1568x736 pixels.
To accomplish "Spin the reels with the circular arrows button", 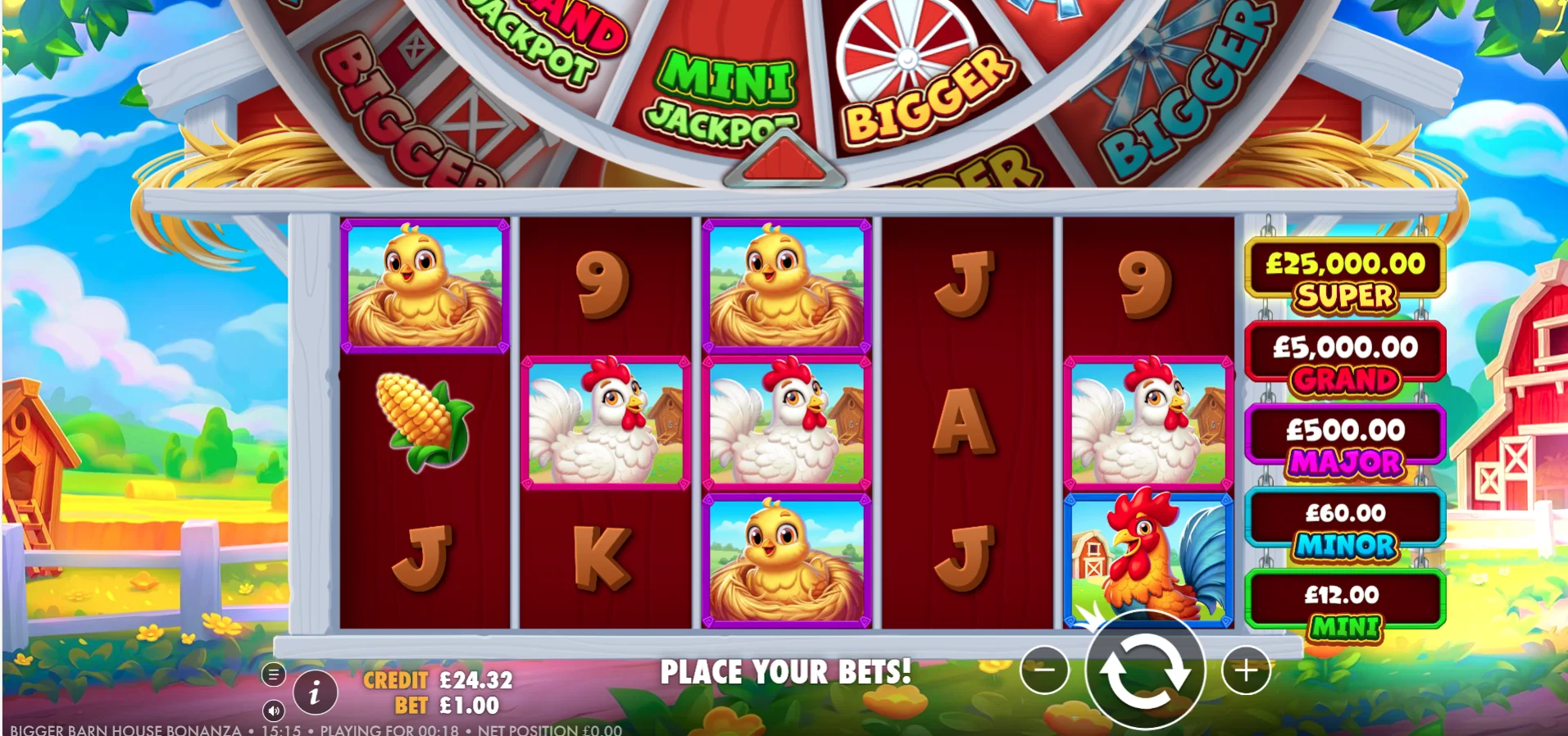I will coord(1144,670).
